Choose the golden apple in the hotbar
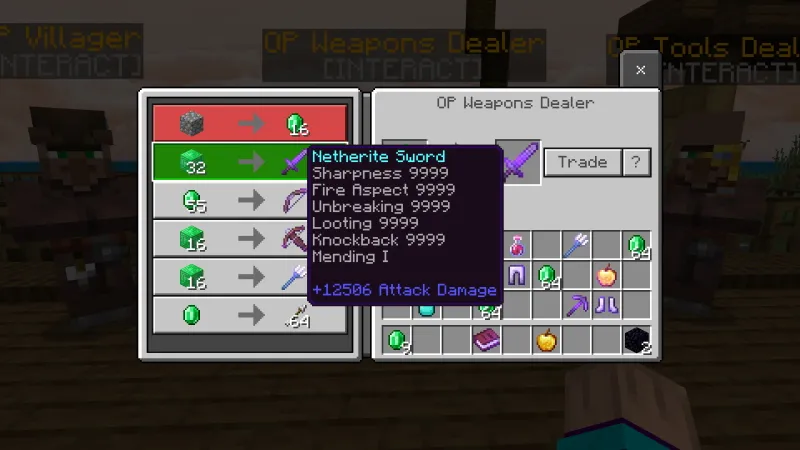This screenshot has width=800, height=450. pos(546,340)
